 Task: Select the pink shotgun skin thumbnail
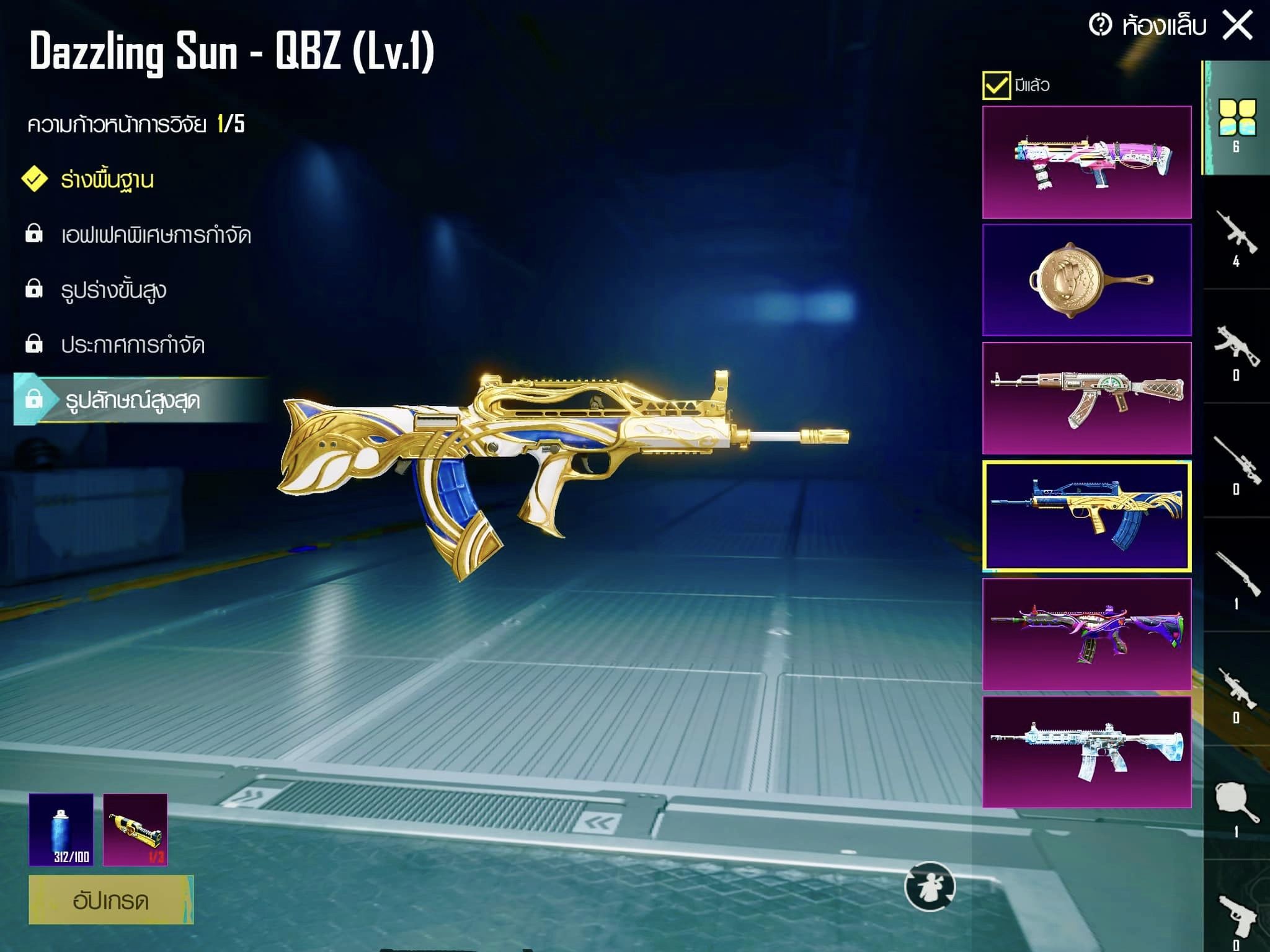click(1086, 162)
